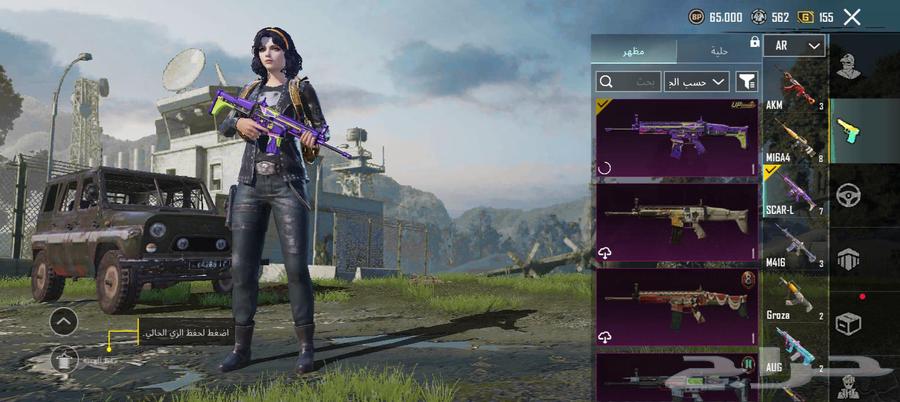Select the equipped purple SCAR-L skin
Image resolution: width=900 pixels, height=402 pixels.
tap(677, 137)
